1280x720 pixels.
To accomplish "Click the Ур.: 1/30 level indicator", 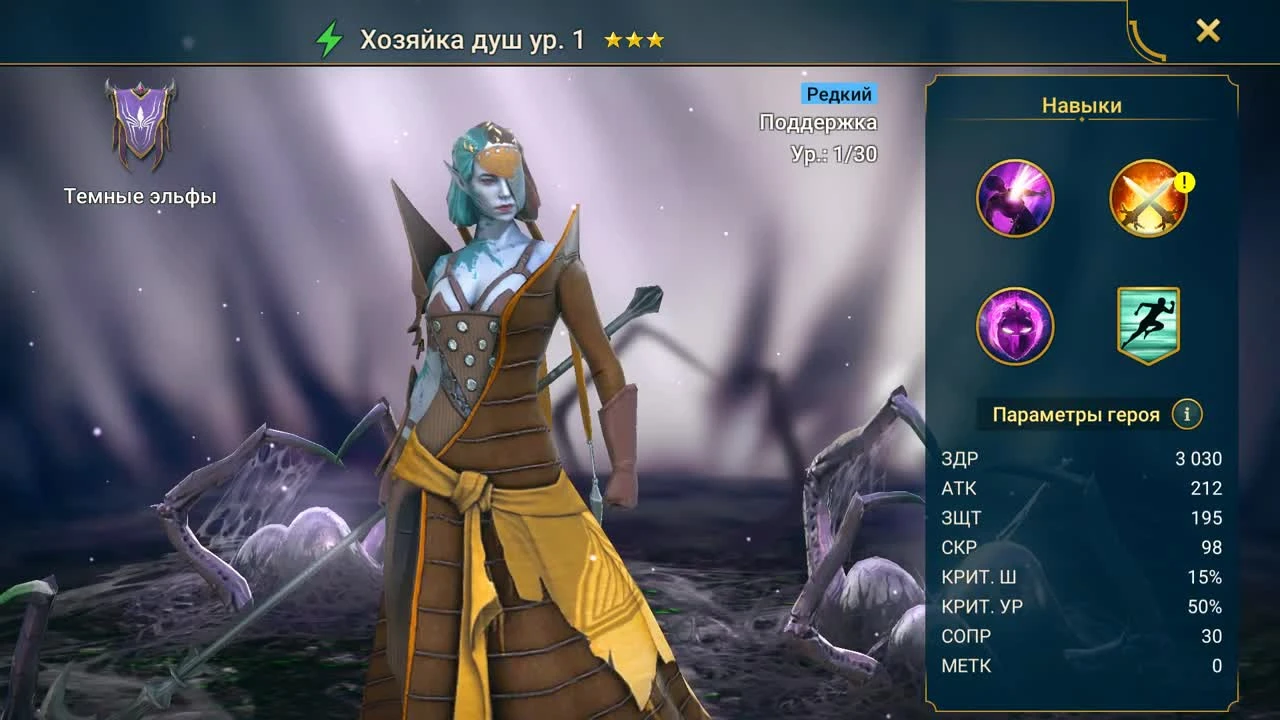I will [833, 152].
